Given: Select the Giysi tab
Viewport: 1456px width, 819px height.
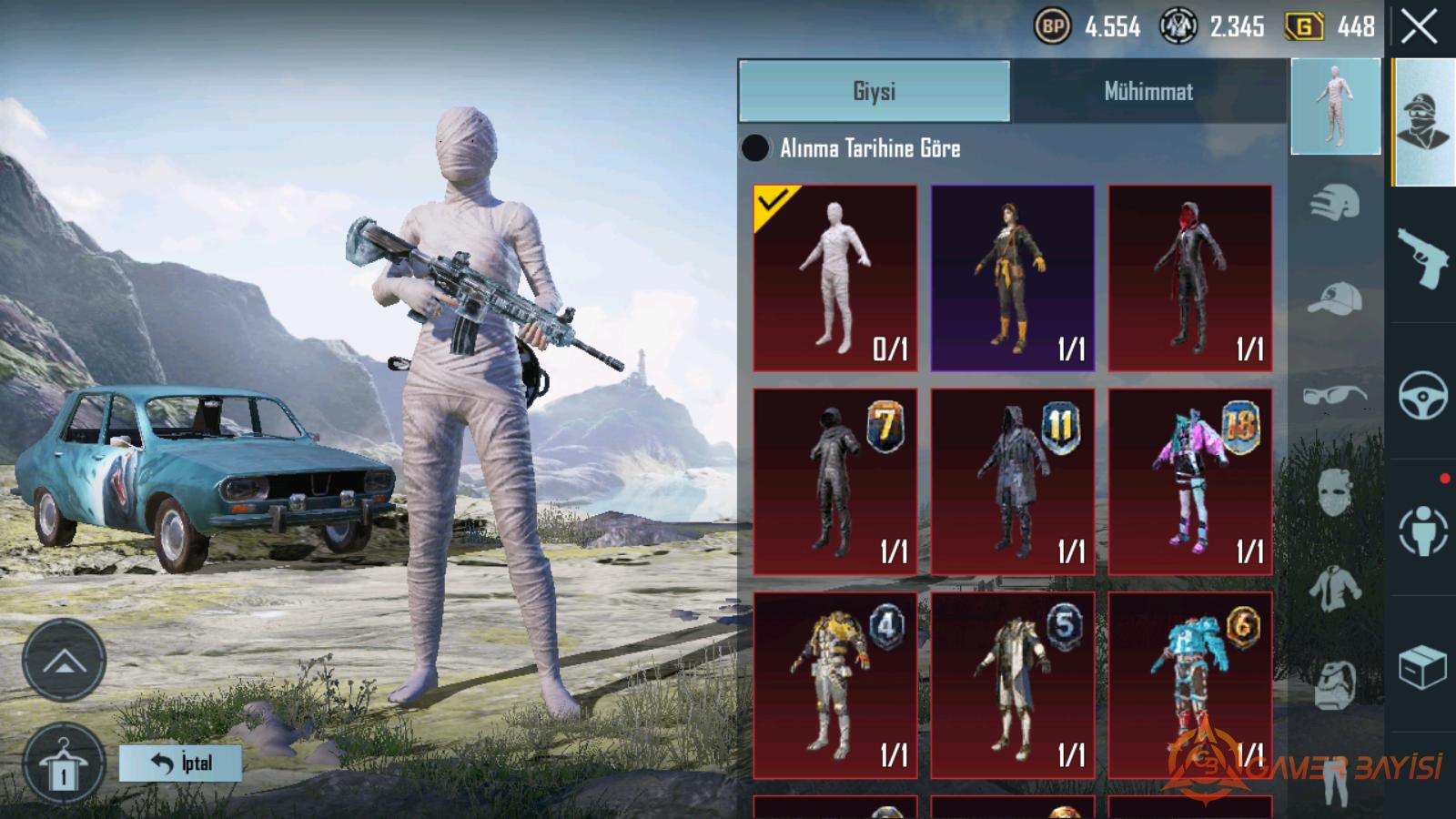Looking at the screenshot, I should click(875, 91).
